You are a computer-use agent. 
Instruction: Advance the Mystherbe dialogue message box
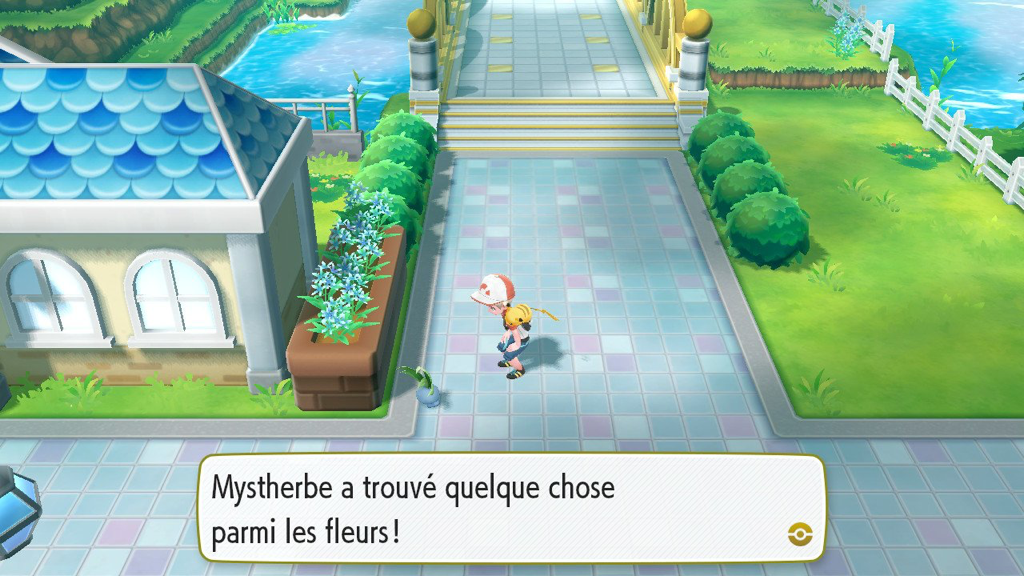(x=510, y=508)
